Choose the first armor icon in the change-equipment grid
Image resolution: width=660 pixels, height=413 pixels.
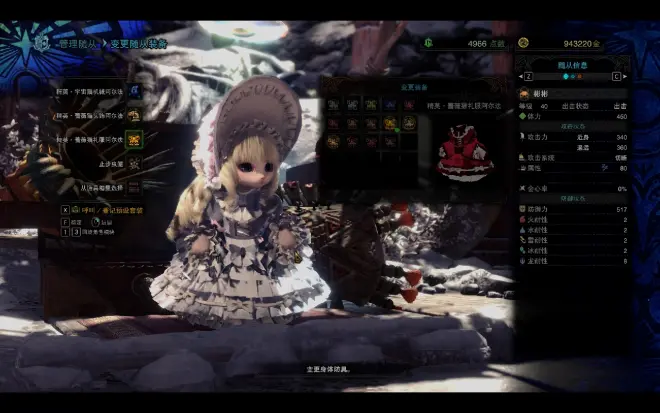333,104
